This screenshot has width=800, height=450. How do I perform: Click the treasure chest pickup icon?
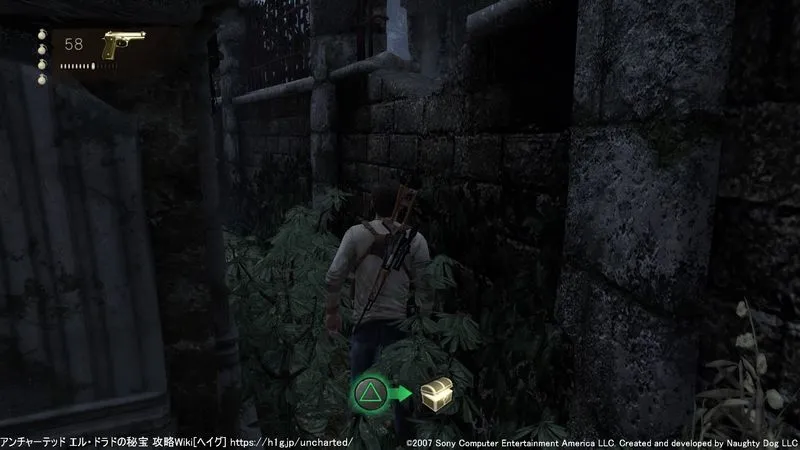(434, 394)
